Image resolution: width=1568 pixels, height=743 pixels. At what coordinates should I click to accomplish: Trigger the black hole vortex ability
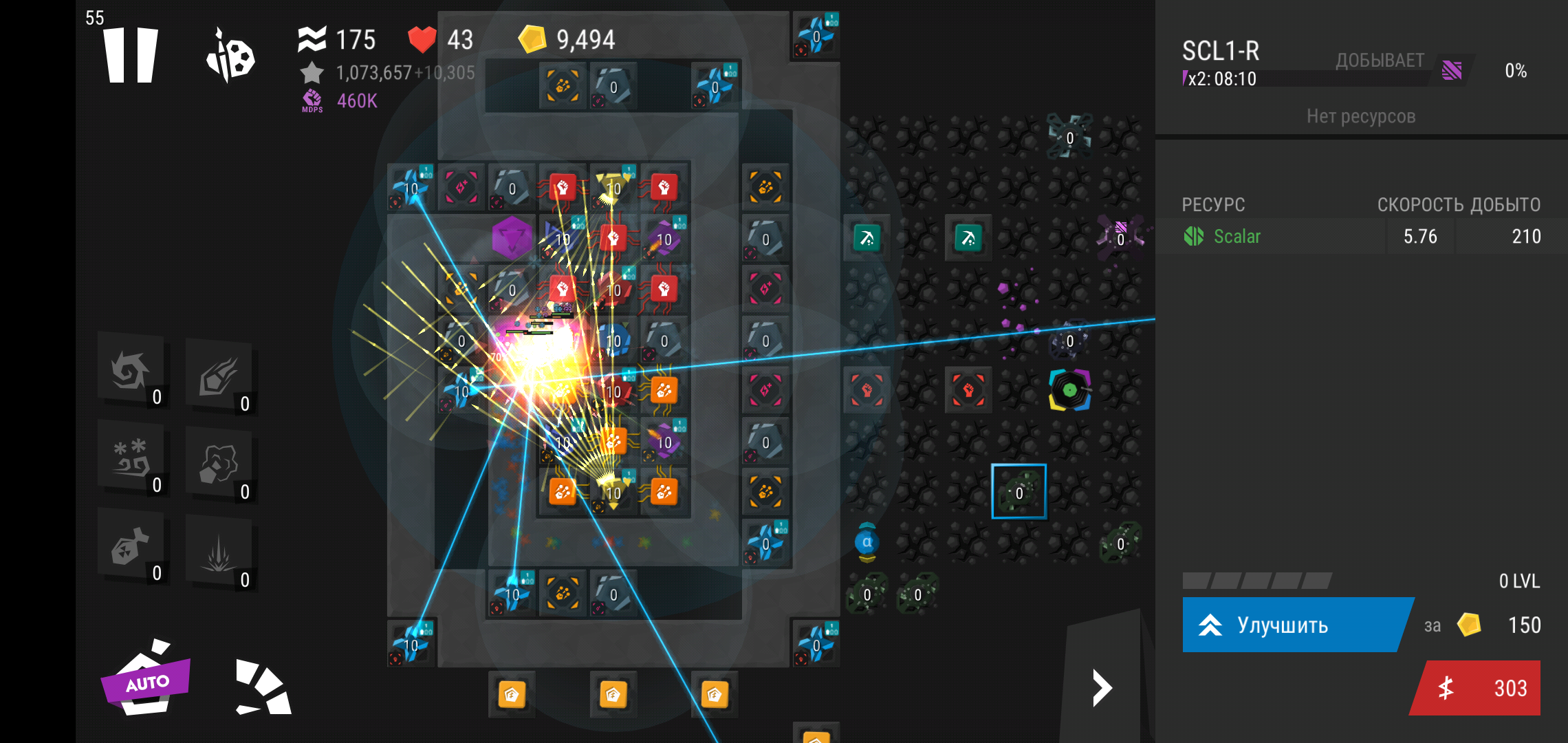(x=132, y=371)
